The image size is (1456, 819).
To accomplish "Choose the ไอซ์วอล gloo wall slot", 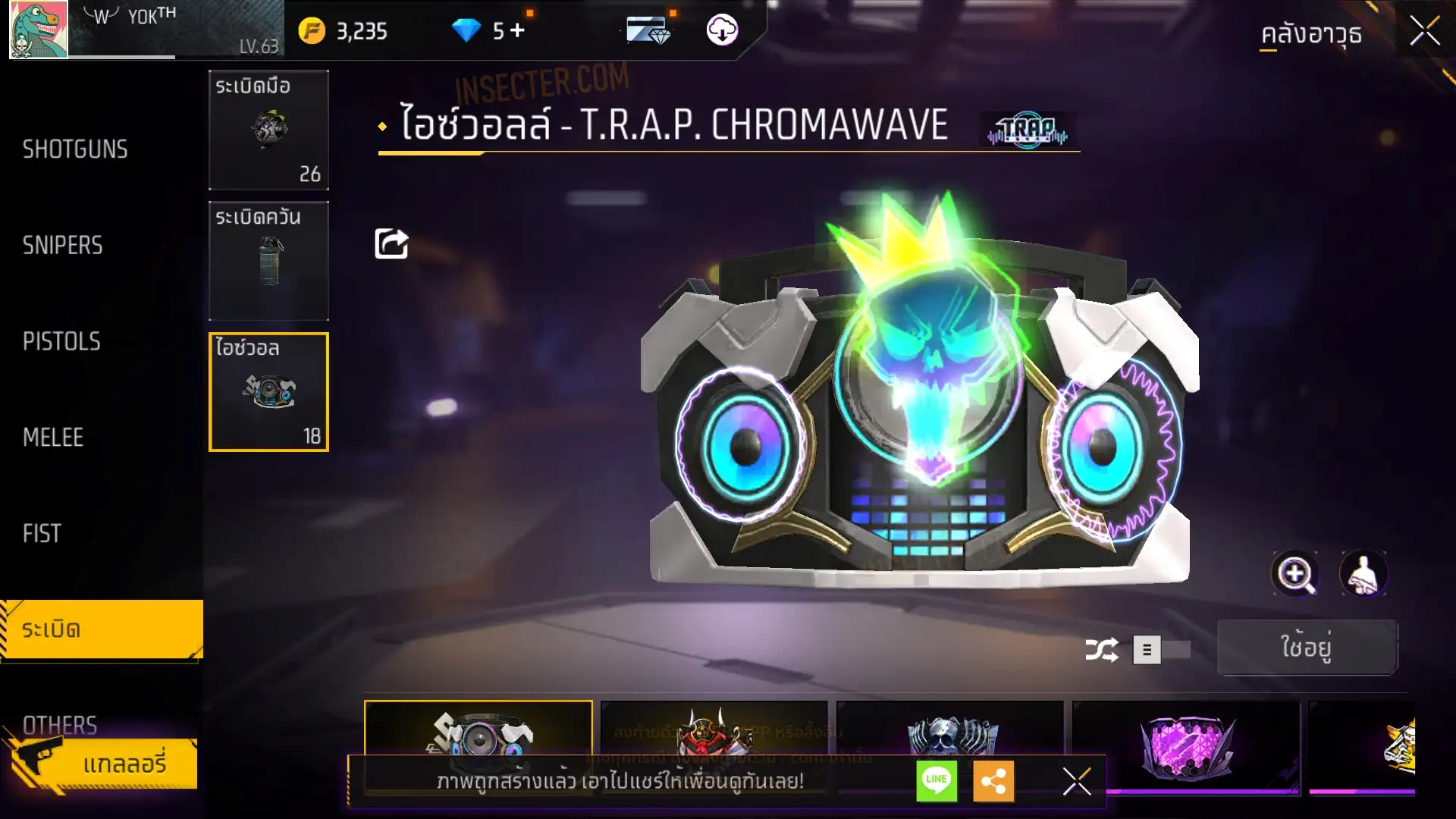I will [x=268, y=392].
